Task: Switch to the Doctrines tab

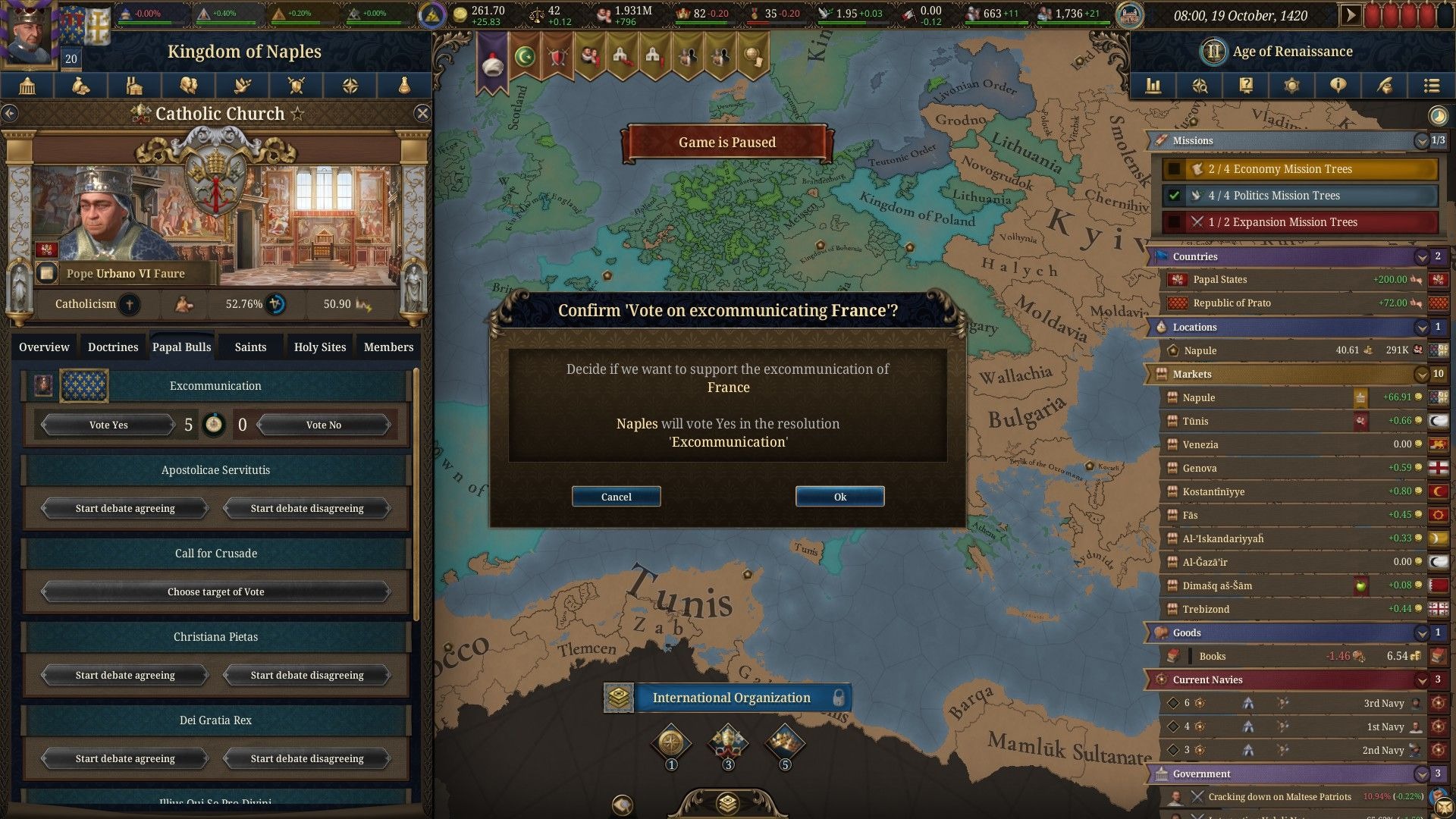Action: [112, 347]
